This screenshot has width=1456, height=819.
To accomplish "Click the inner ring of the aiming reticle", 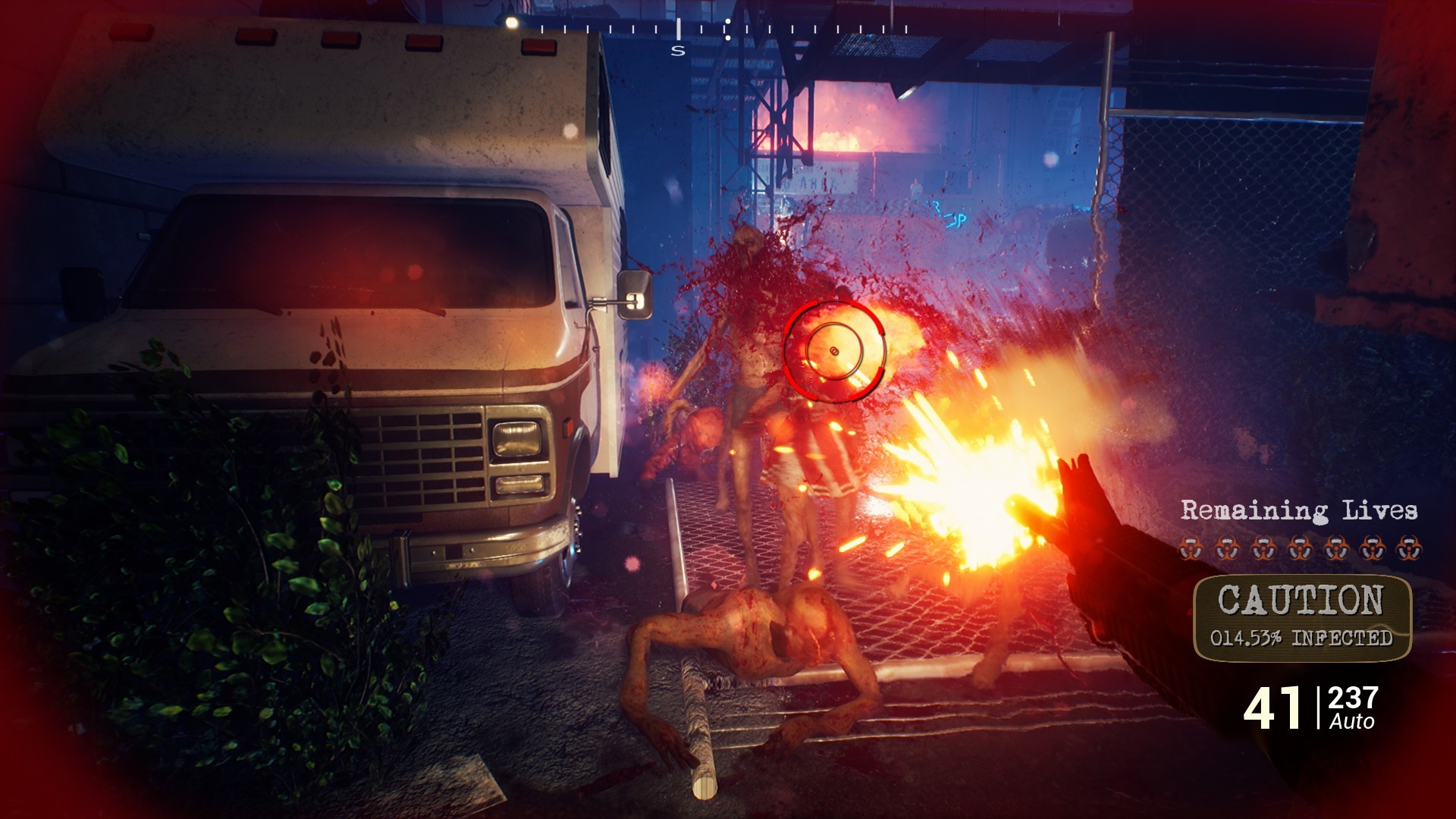I will click(834, 350).
